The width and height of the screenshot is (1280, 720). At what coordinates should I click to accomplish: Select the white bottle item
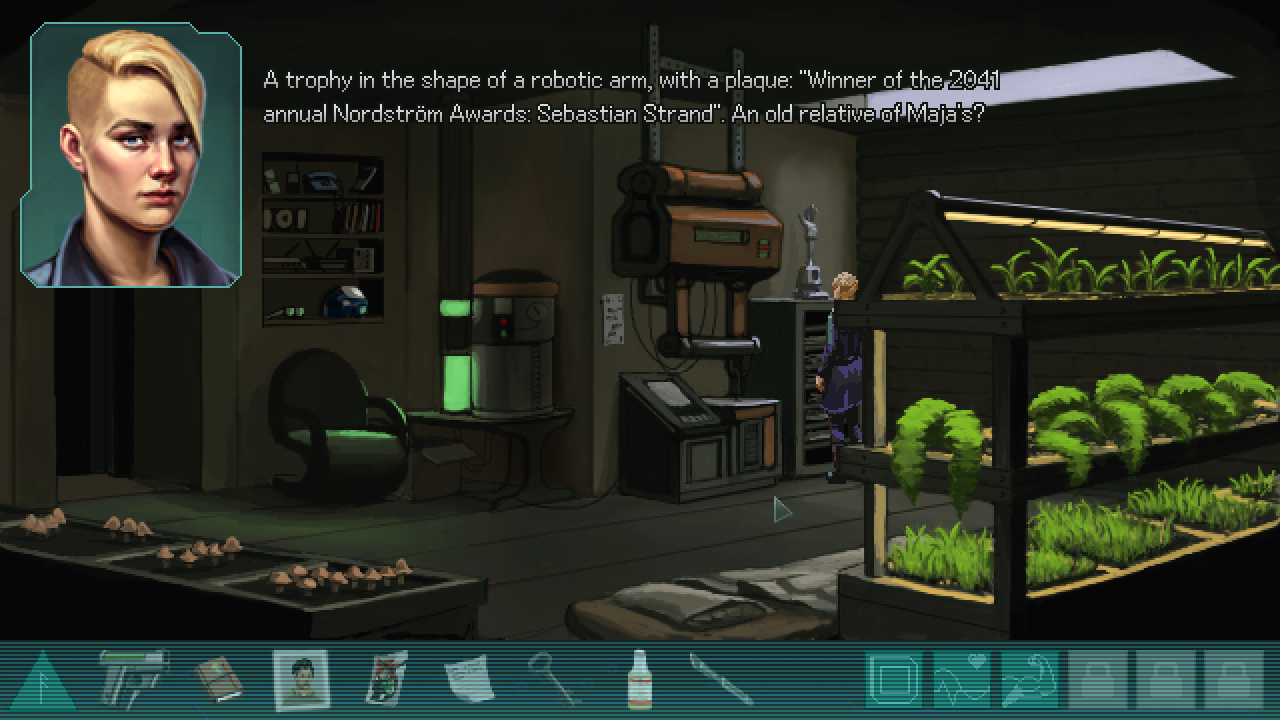tap(638, 680)
